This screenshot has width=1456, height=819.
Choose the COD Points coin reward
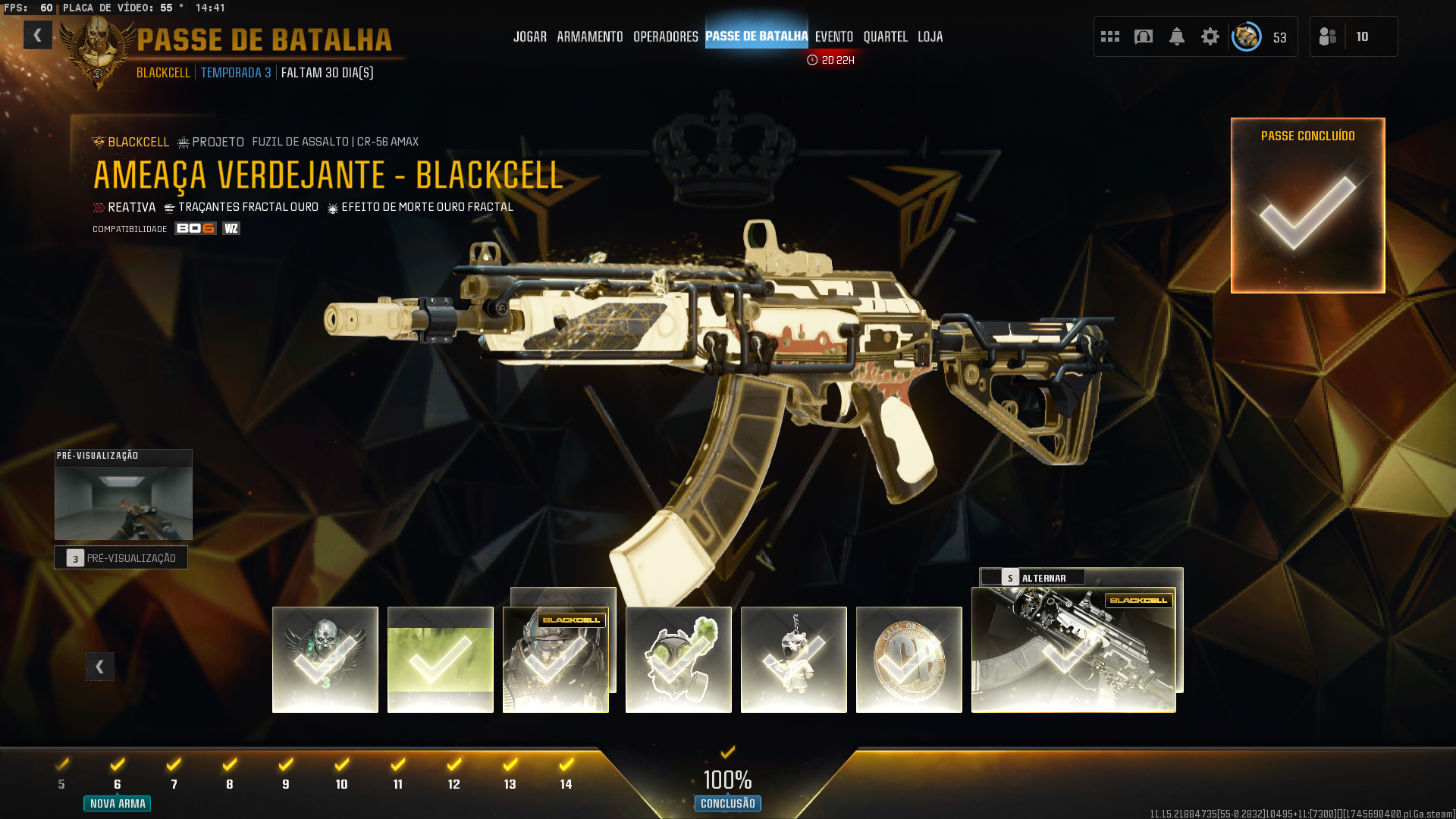(x=908, y=659)
